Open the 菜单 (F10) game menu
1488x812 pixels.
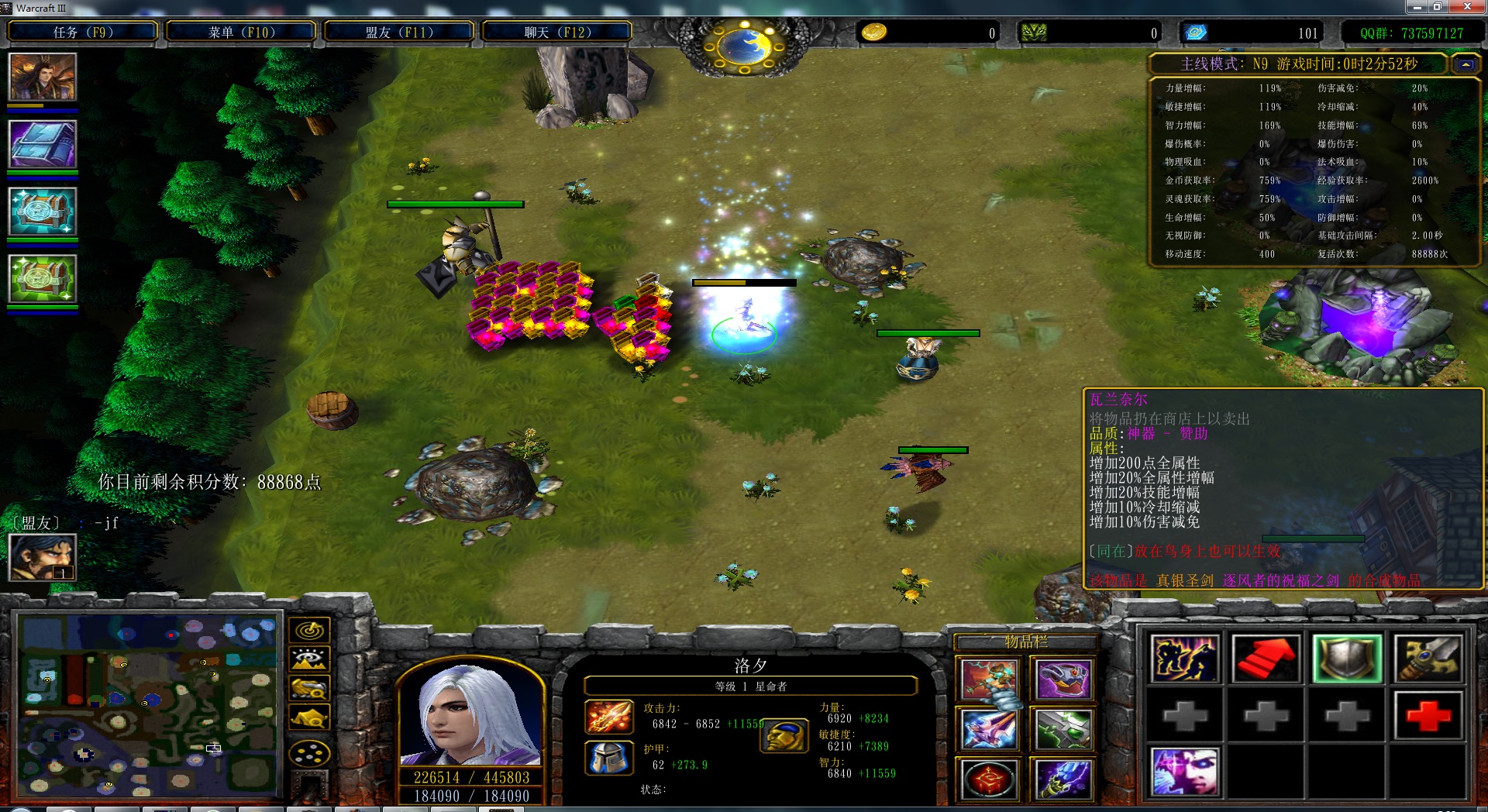tap(241, 32)
